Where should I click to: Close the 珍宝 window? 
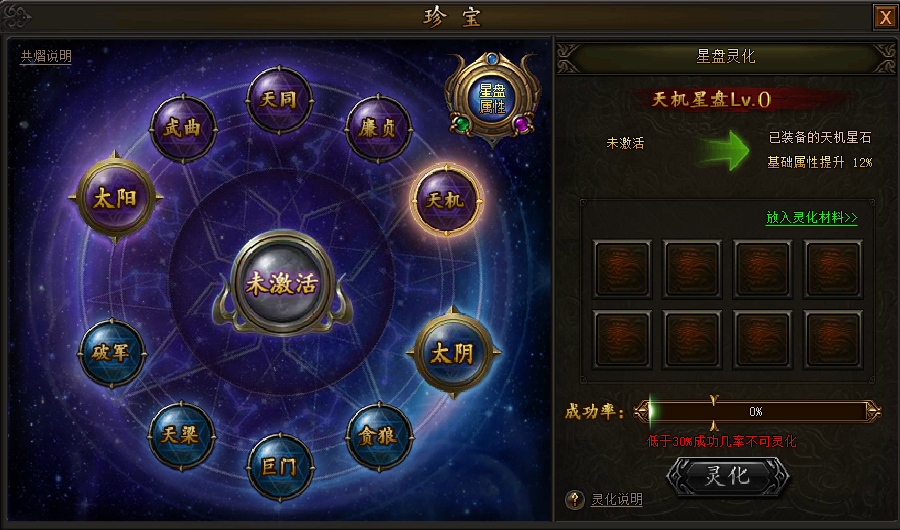[x=884, y=17]
